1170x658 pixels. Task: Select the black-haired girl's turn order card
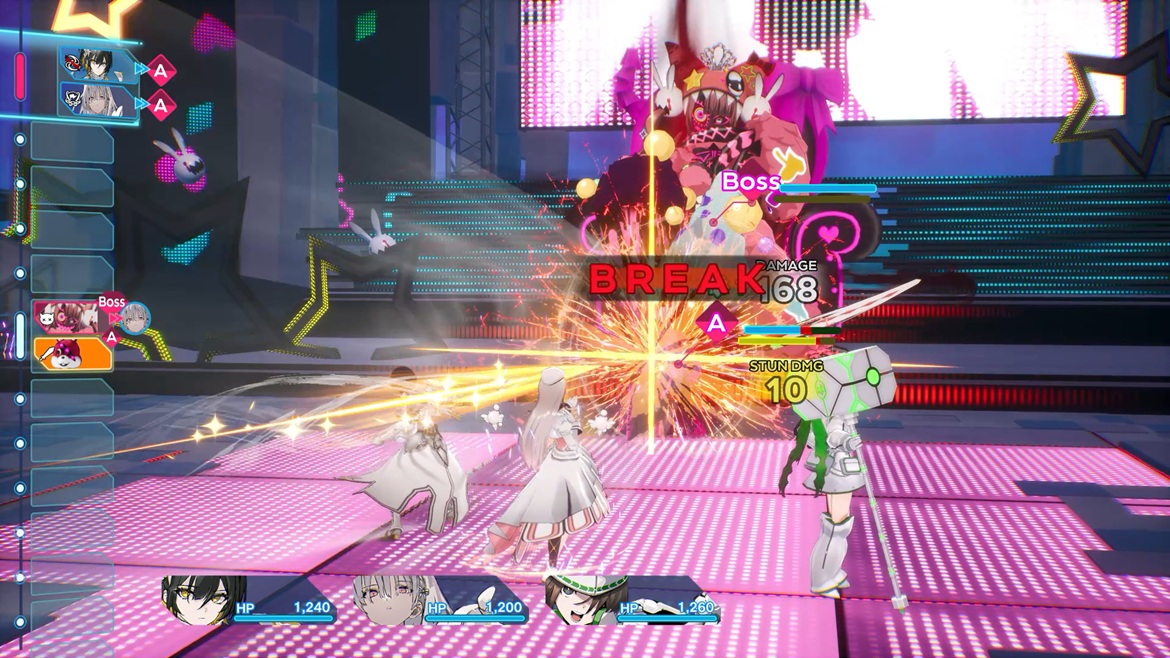[x=97, y=65]
